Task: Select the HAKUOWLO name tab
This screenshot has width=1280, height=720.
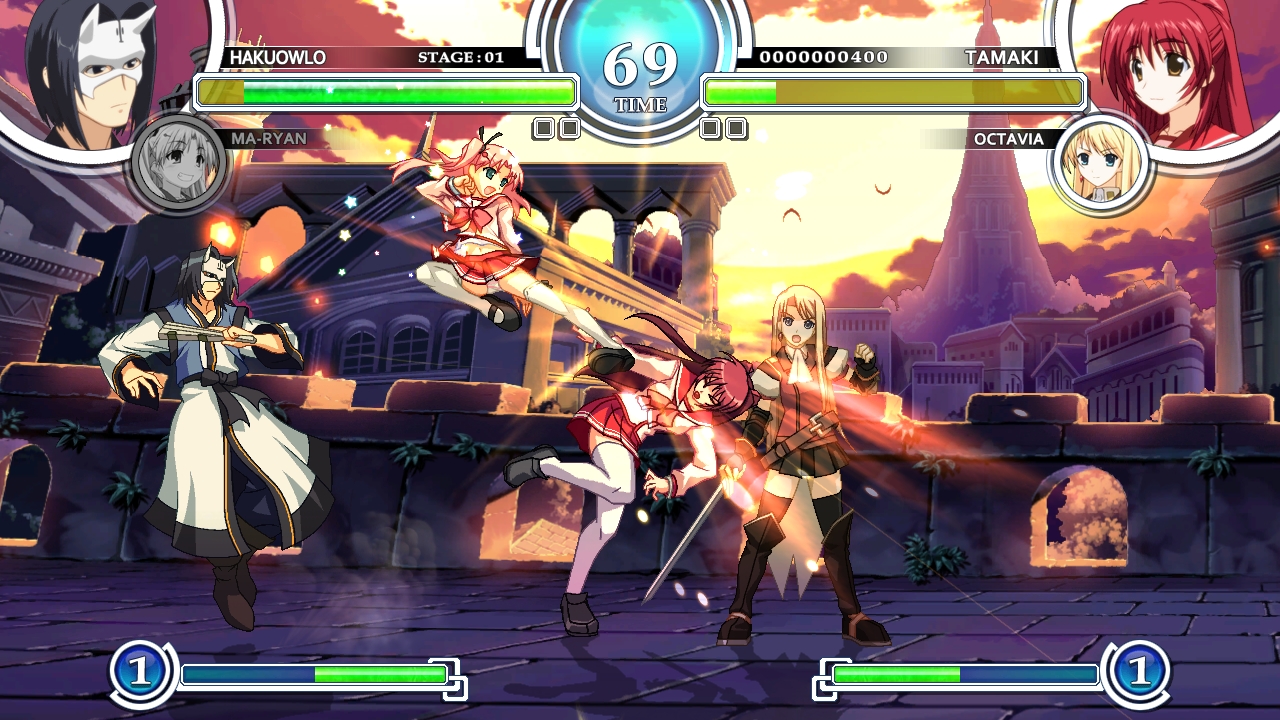Action: (278, 58)
